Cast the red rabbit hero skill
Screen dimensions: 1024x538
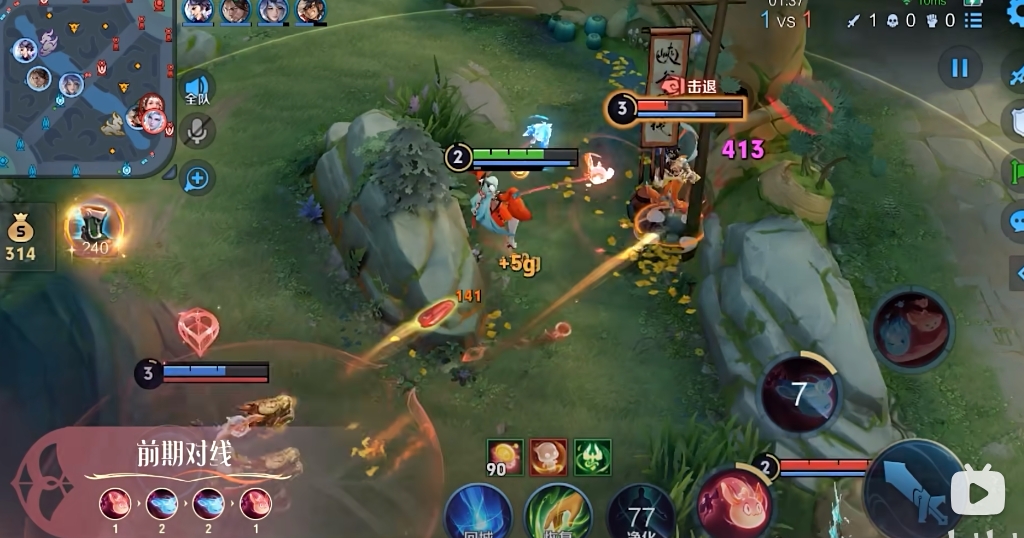coord(733,501)
